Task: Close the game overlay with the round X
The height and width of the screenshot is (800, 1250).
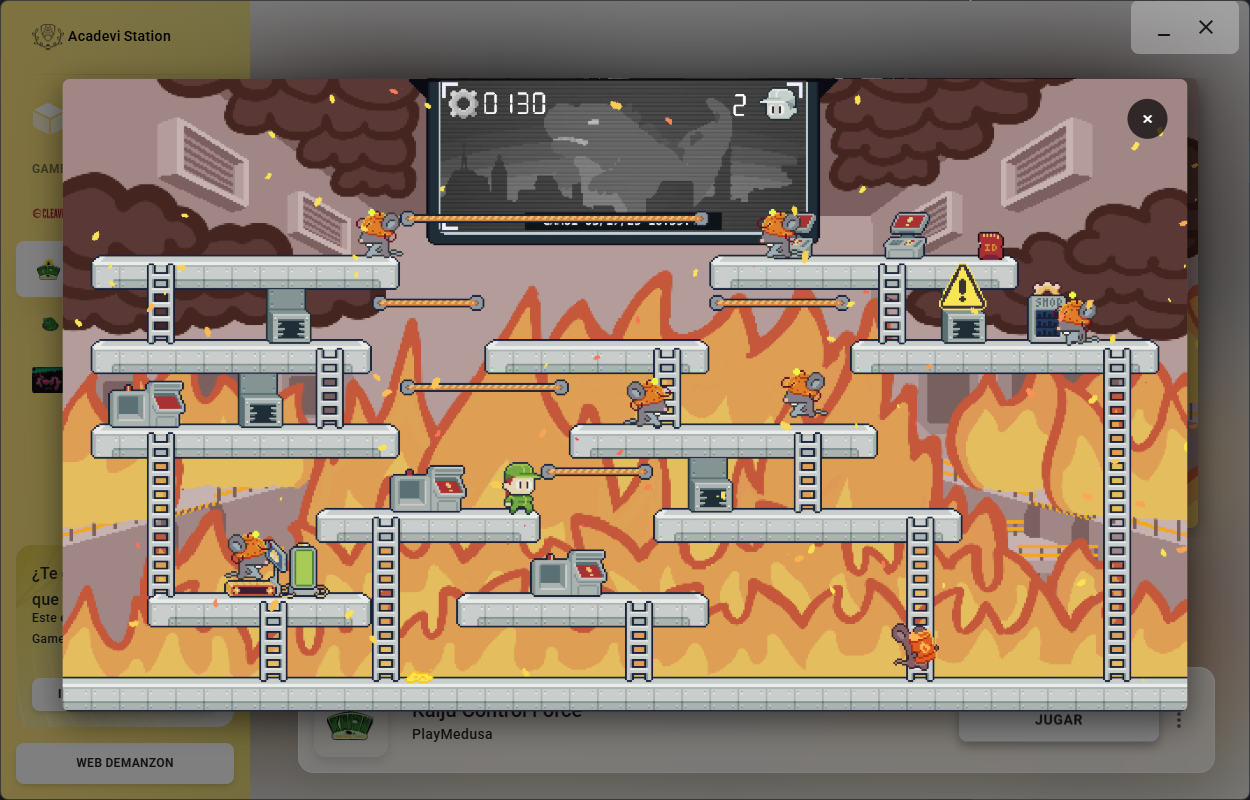Action: coord(1147,119)
